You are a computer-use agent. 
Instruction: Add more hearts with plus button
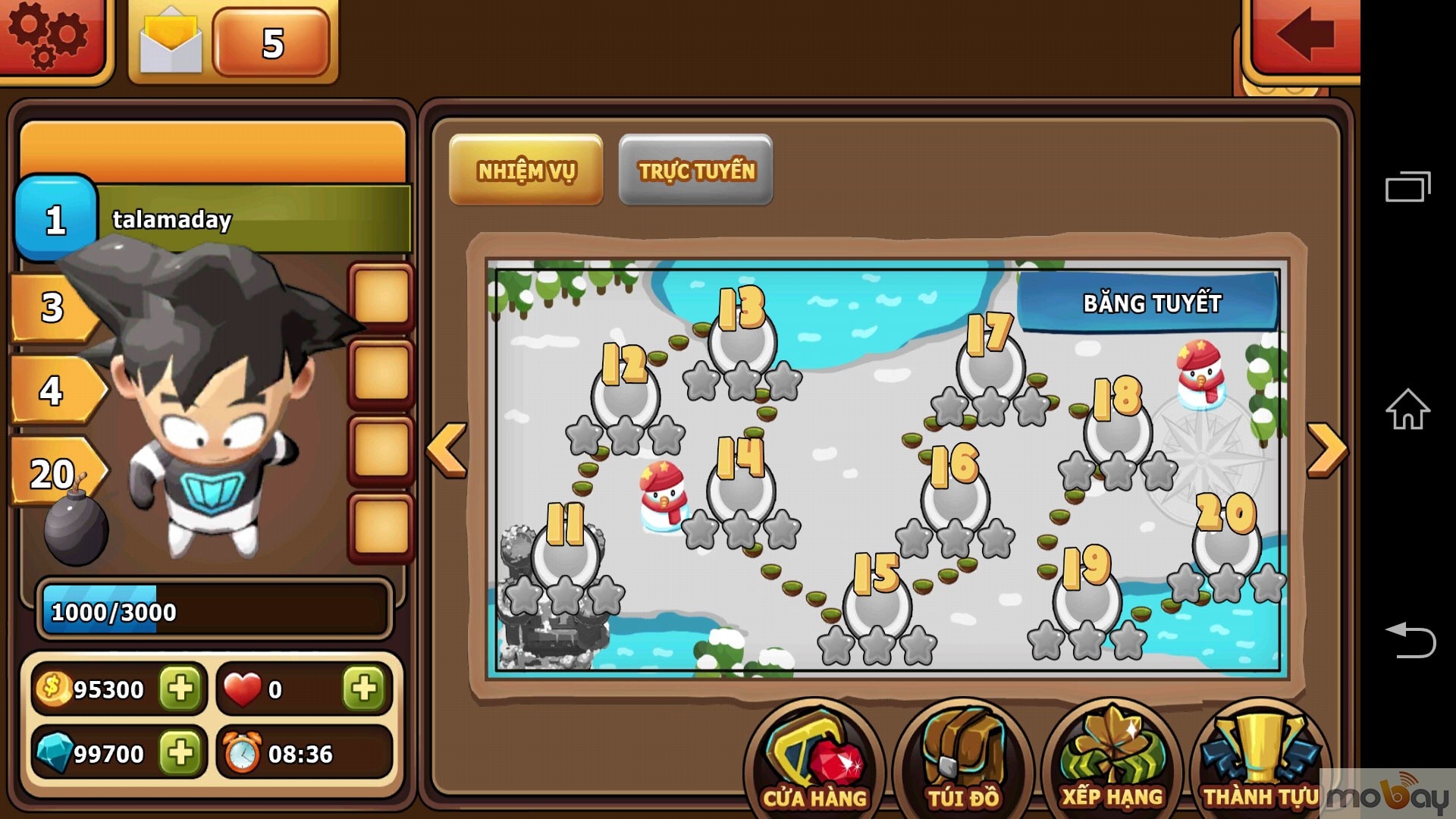(363, 689)
